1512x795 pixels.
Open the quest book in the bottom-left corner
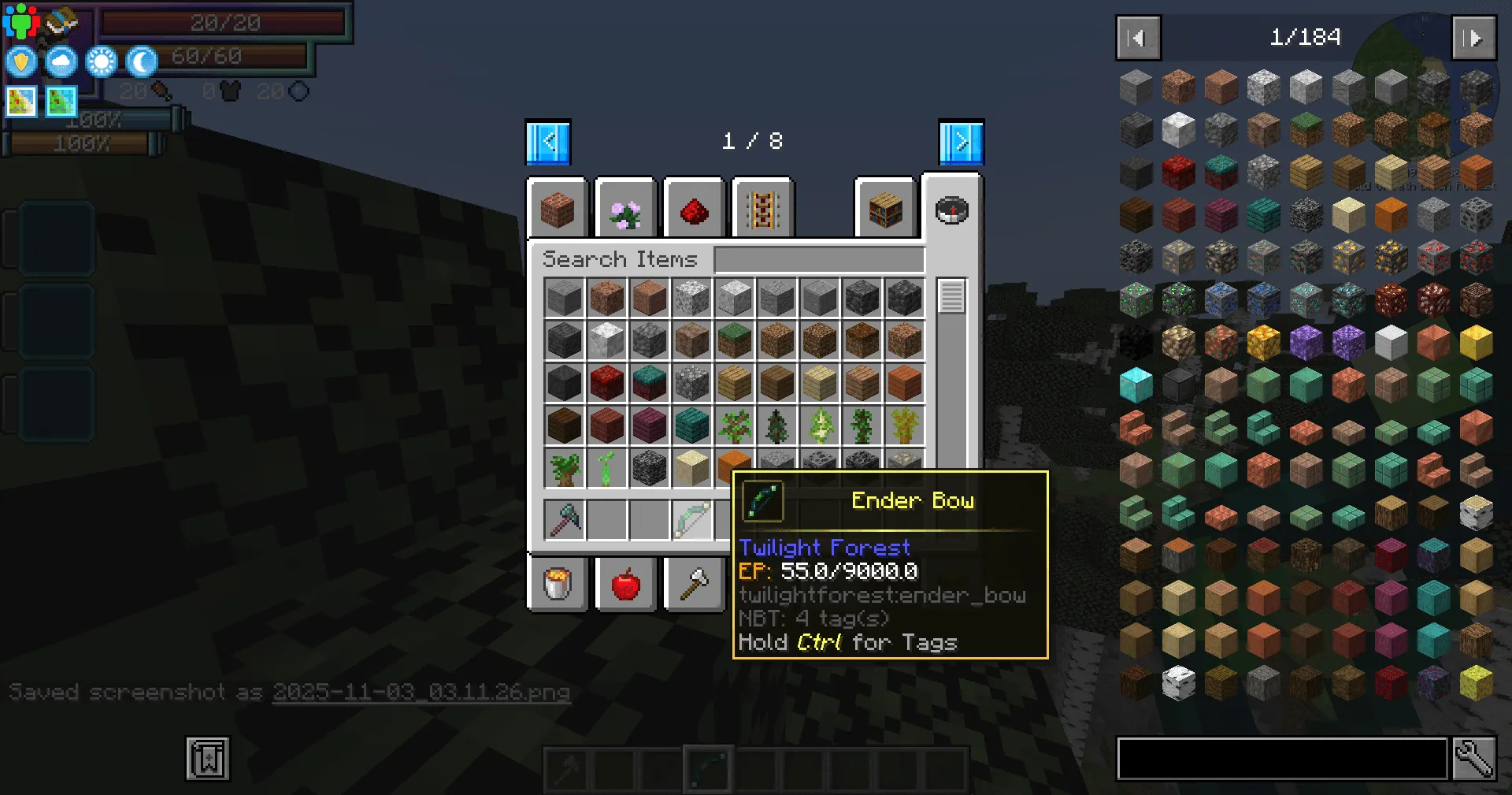click(x=206, y=759)
